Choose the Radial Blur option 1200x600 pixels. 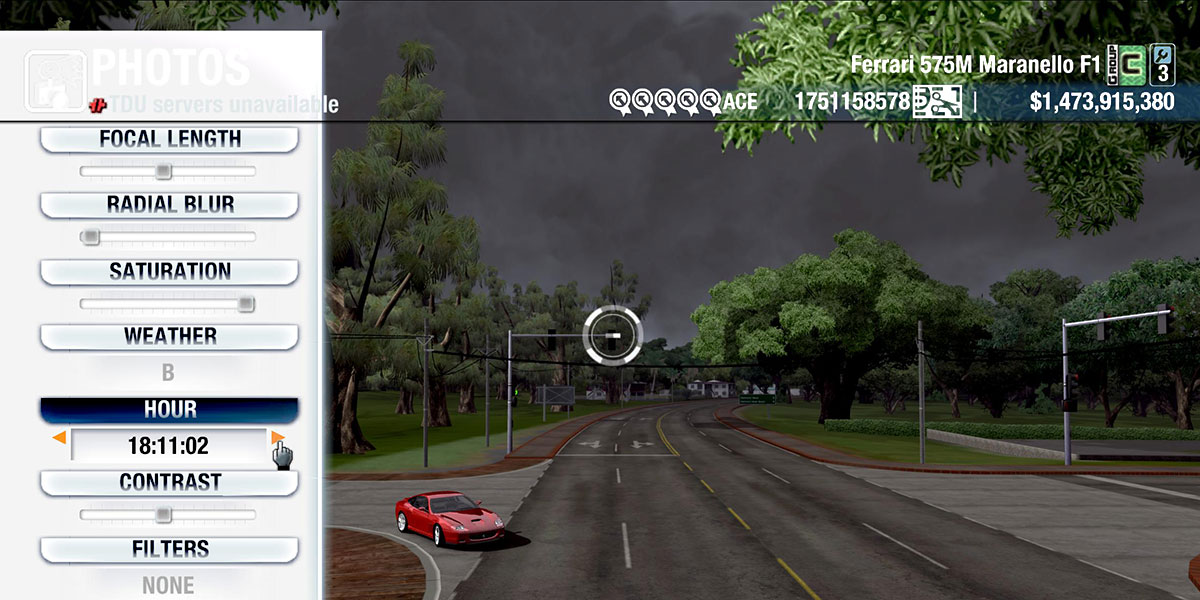point(169,205)
